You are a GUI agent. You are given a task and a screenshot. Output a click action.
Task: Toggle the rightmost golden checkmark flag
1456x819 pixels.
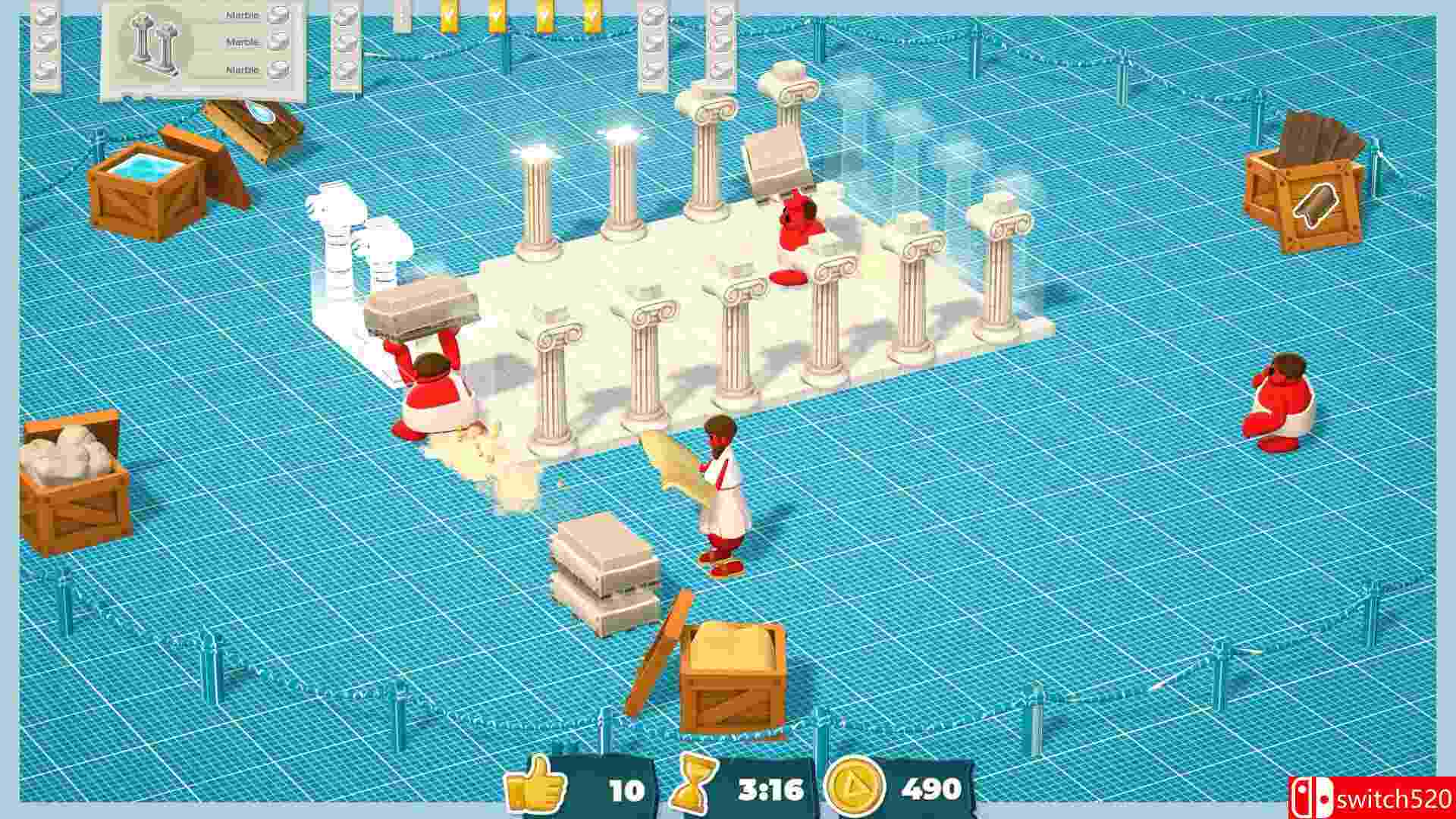592,17
